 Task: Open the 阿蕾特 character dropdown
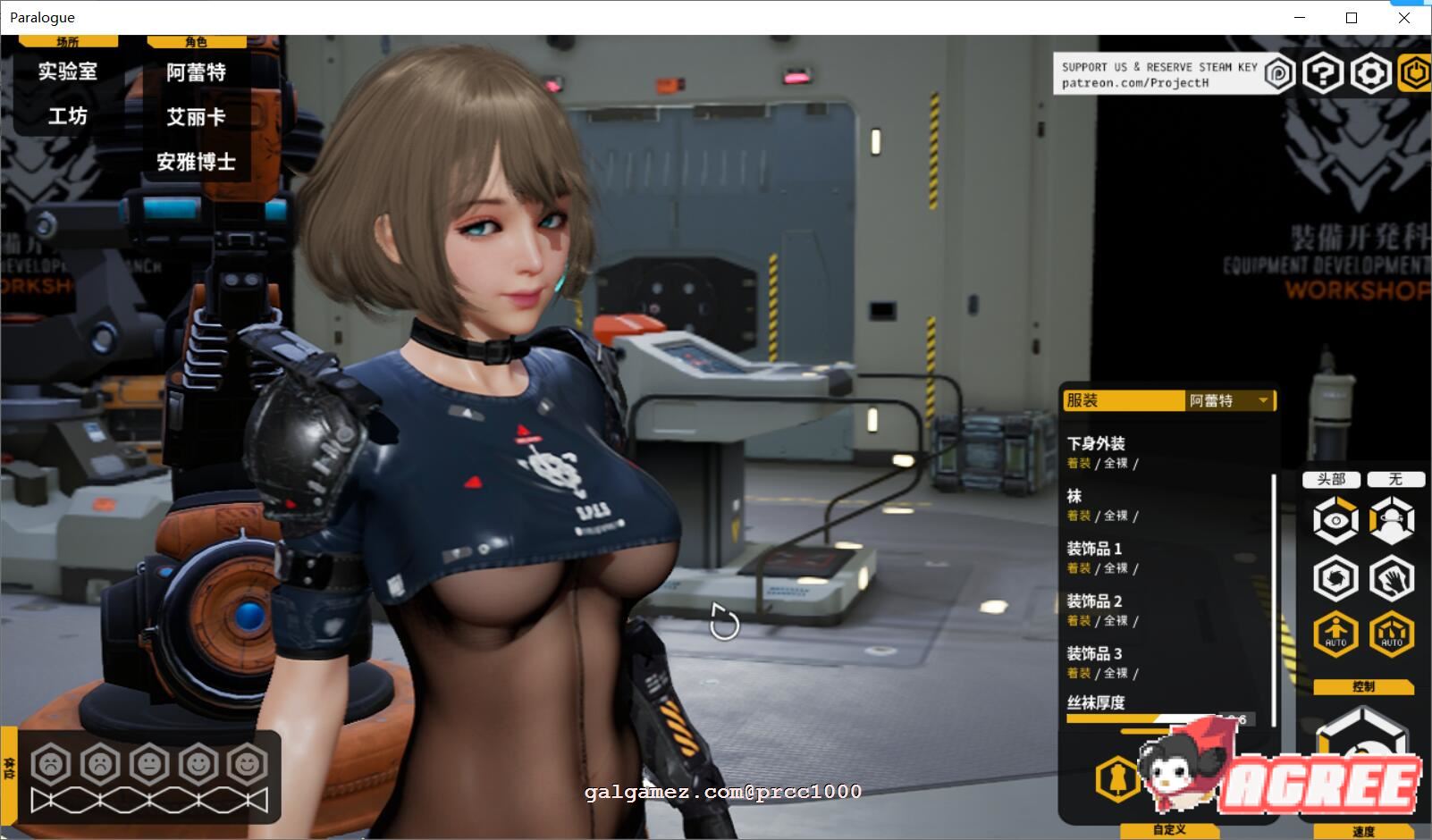[1229, 400]
